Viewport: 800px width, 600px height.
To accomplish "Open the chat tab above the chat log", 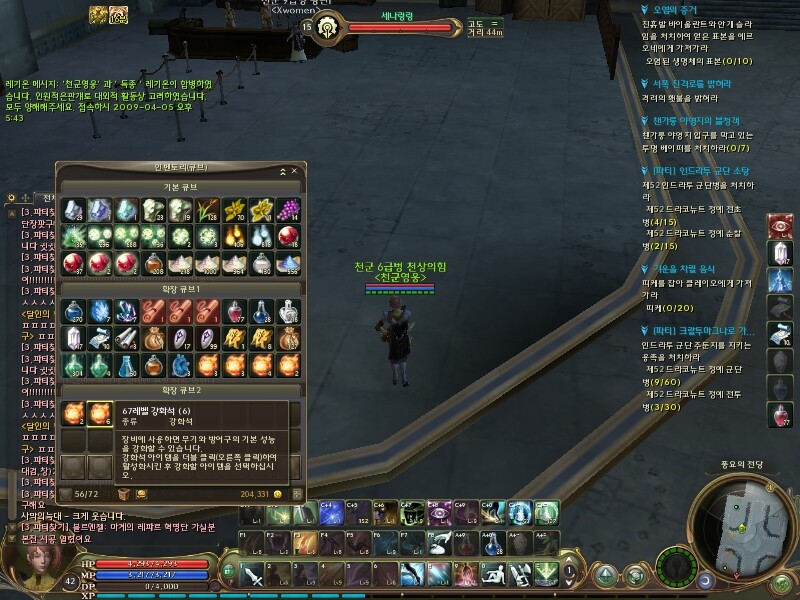I will click(x=45, y=197).
